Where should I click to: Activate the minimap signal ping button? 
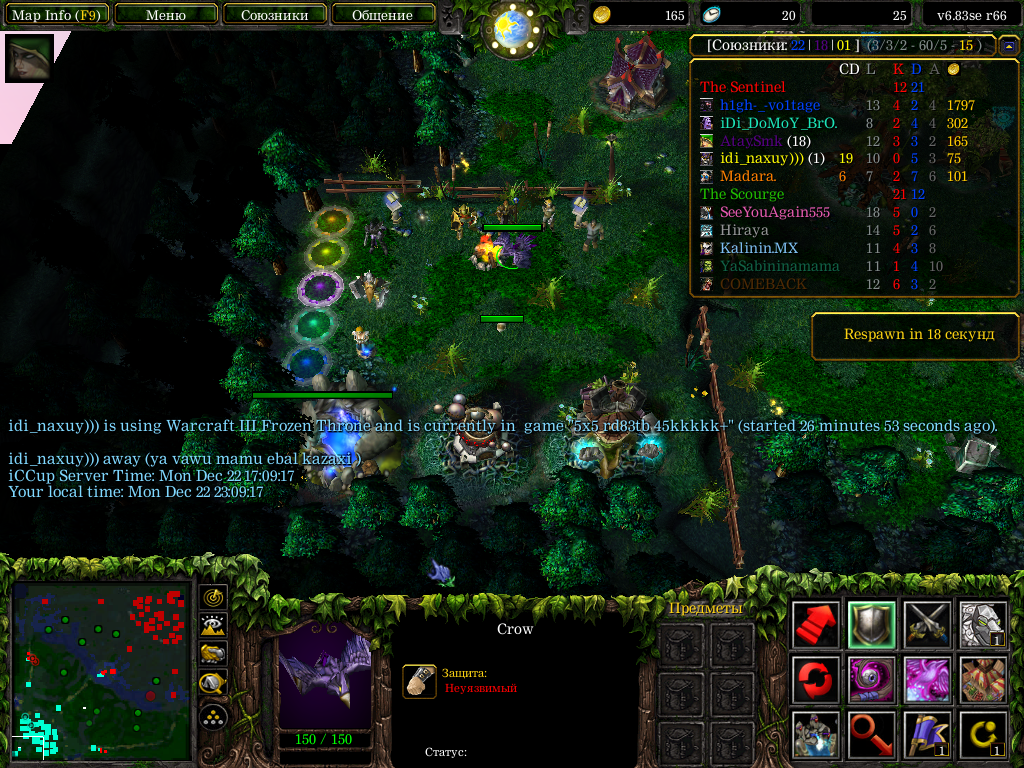(x=212, y=597)
